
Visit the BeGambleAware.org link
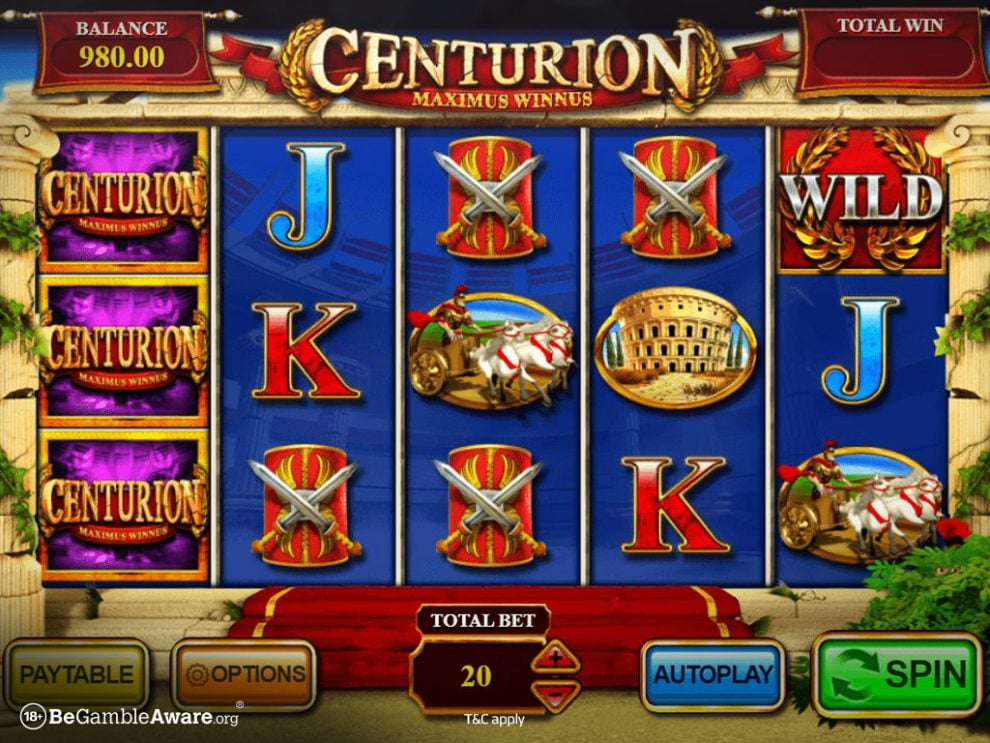click(130, 717)
